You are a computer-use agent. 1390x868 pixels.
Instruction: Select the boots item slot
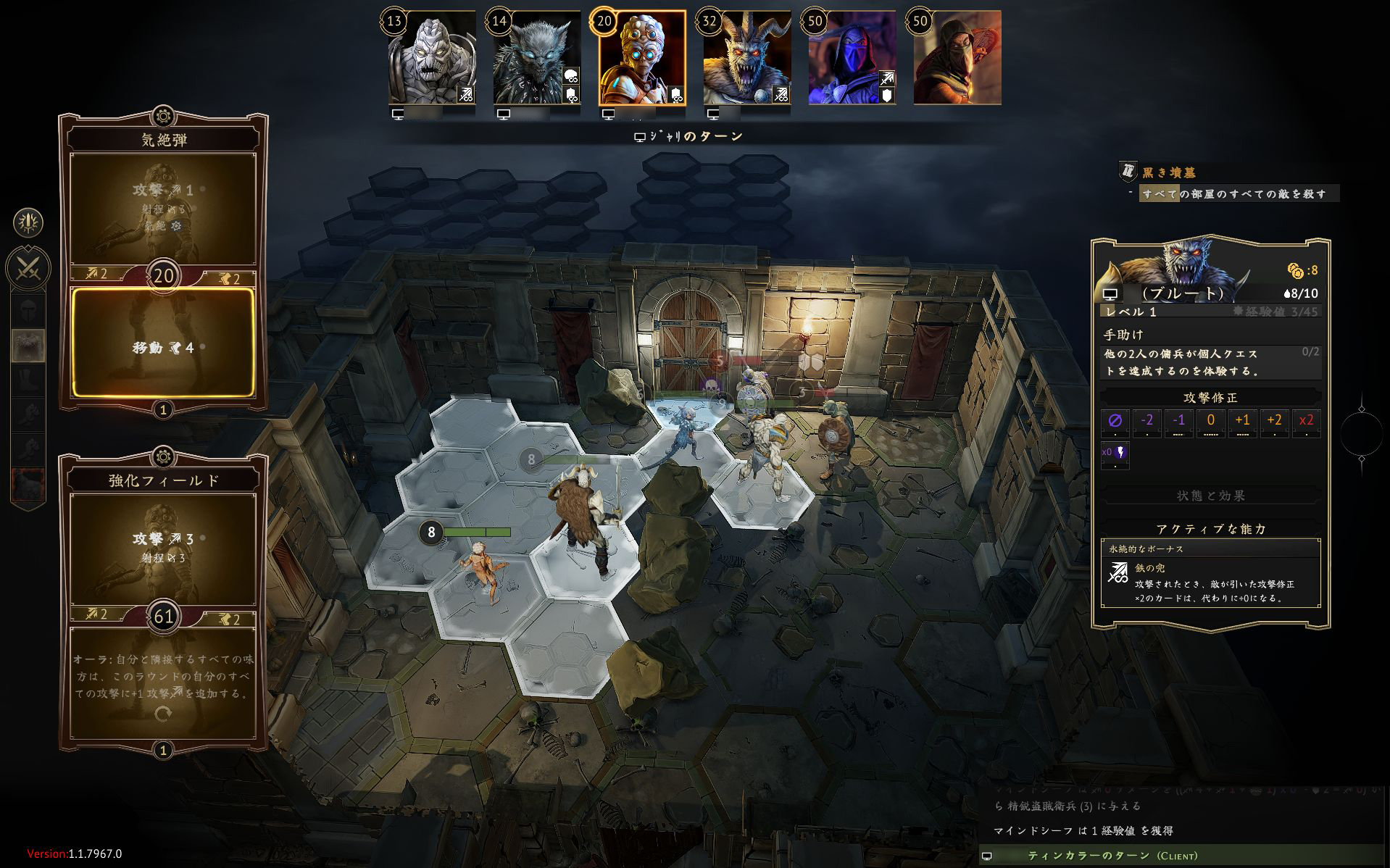tap(28, 380)
